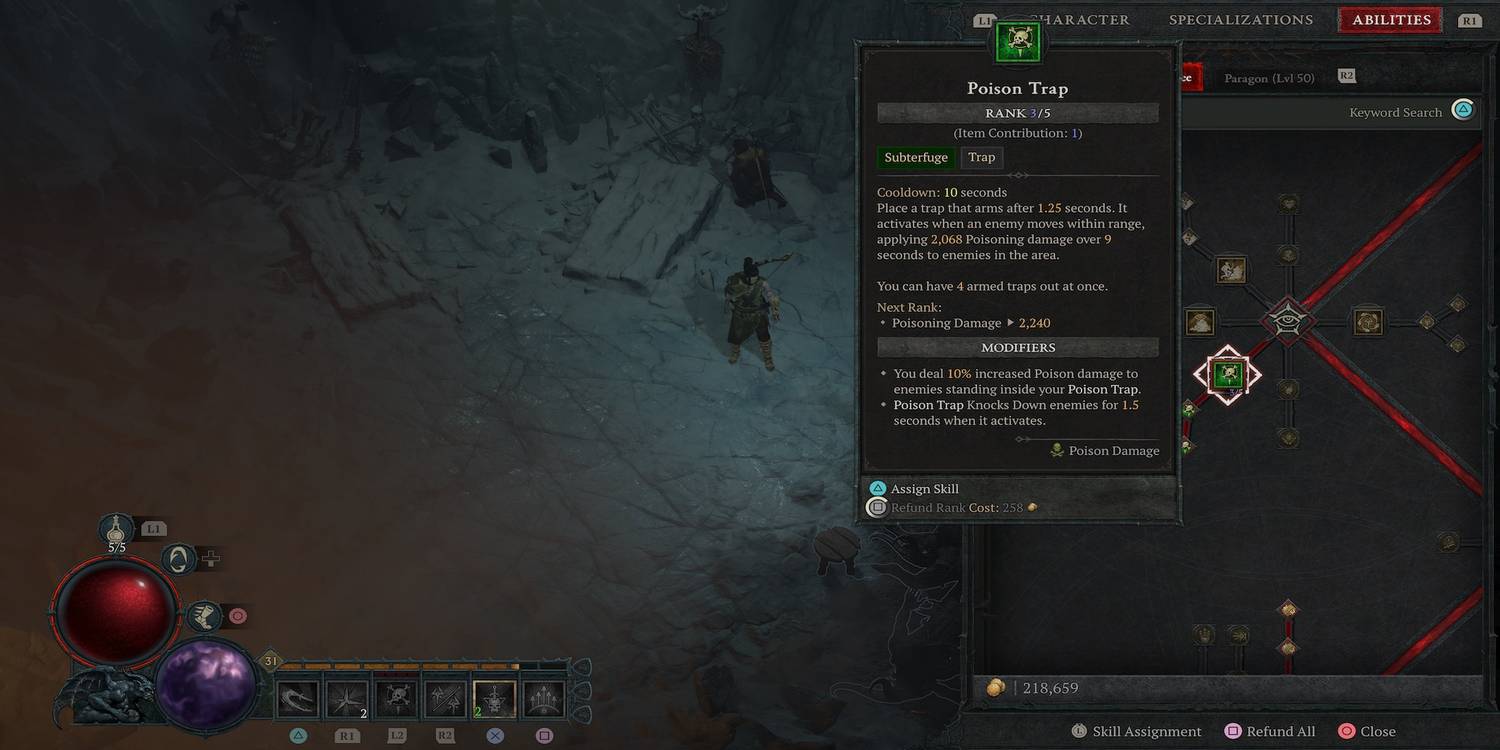Switch to the Paragon (Lvl 50) tab

[1269, 77]
